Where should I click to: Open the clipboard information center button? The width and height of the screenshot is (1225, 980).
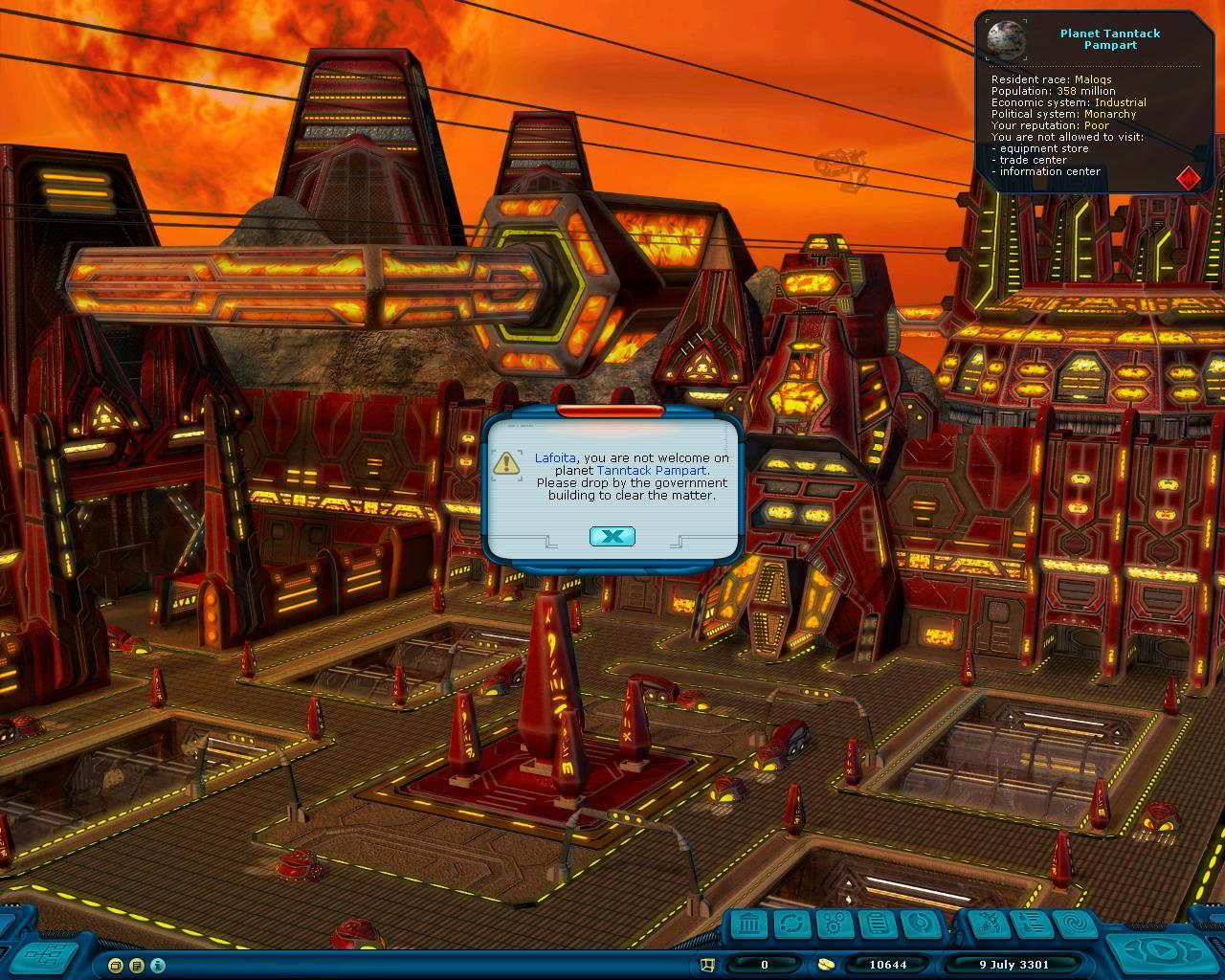pos(875,924)
